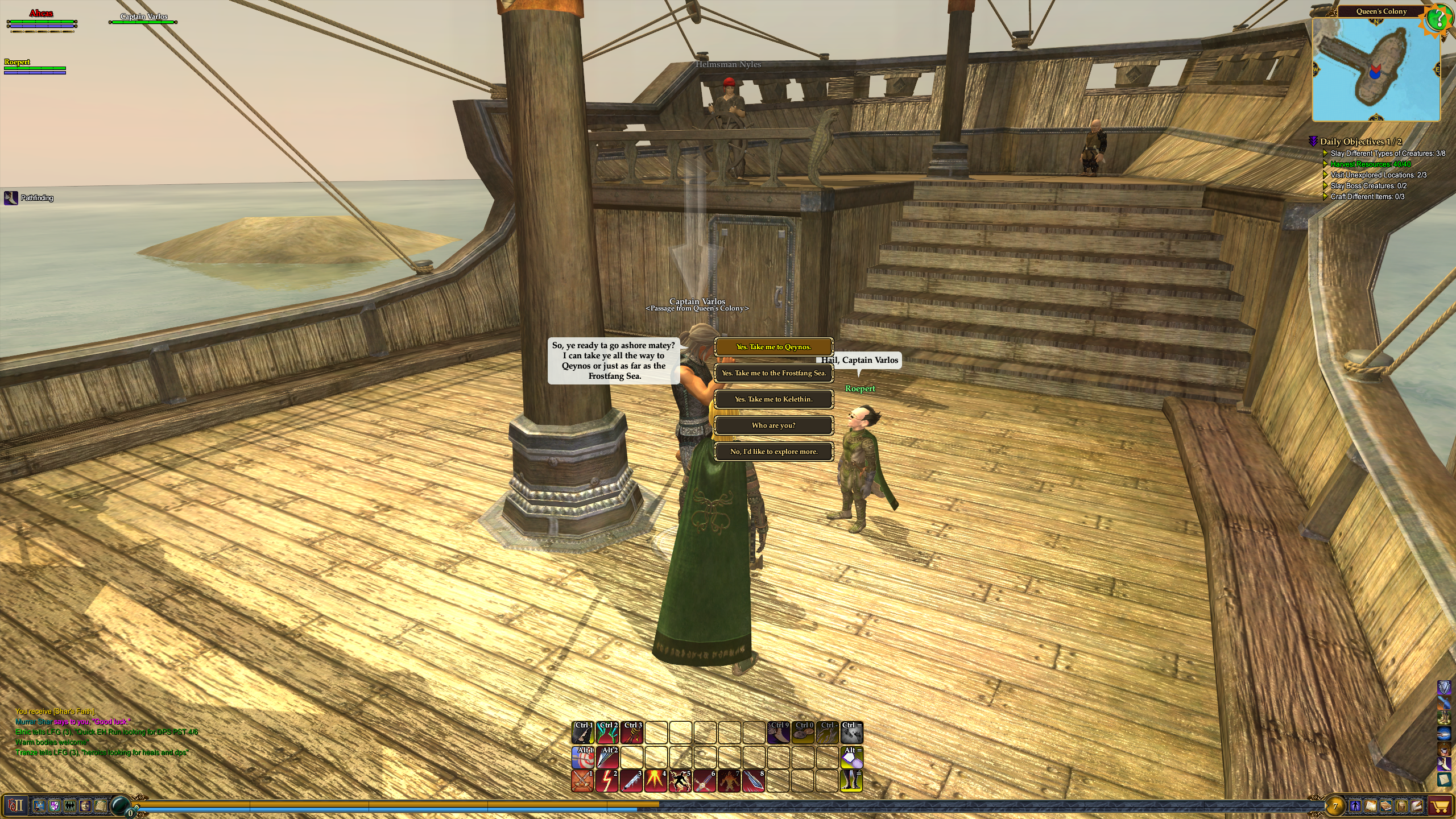Screen dimensions: 1456x819
Task: Pick "Yes. Take me to Kelethin."
Action: point(773,399)
